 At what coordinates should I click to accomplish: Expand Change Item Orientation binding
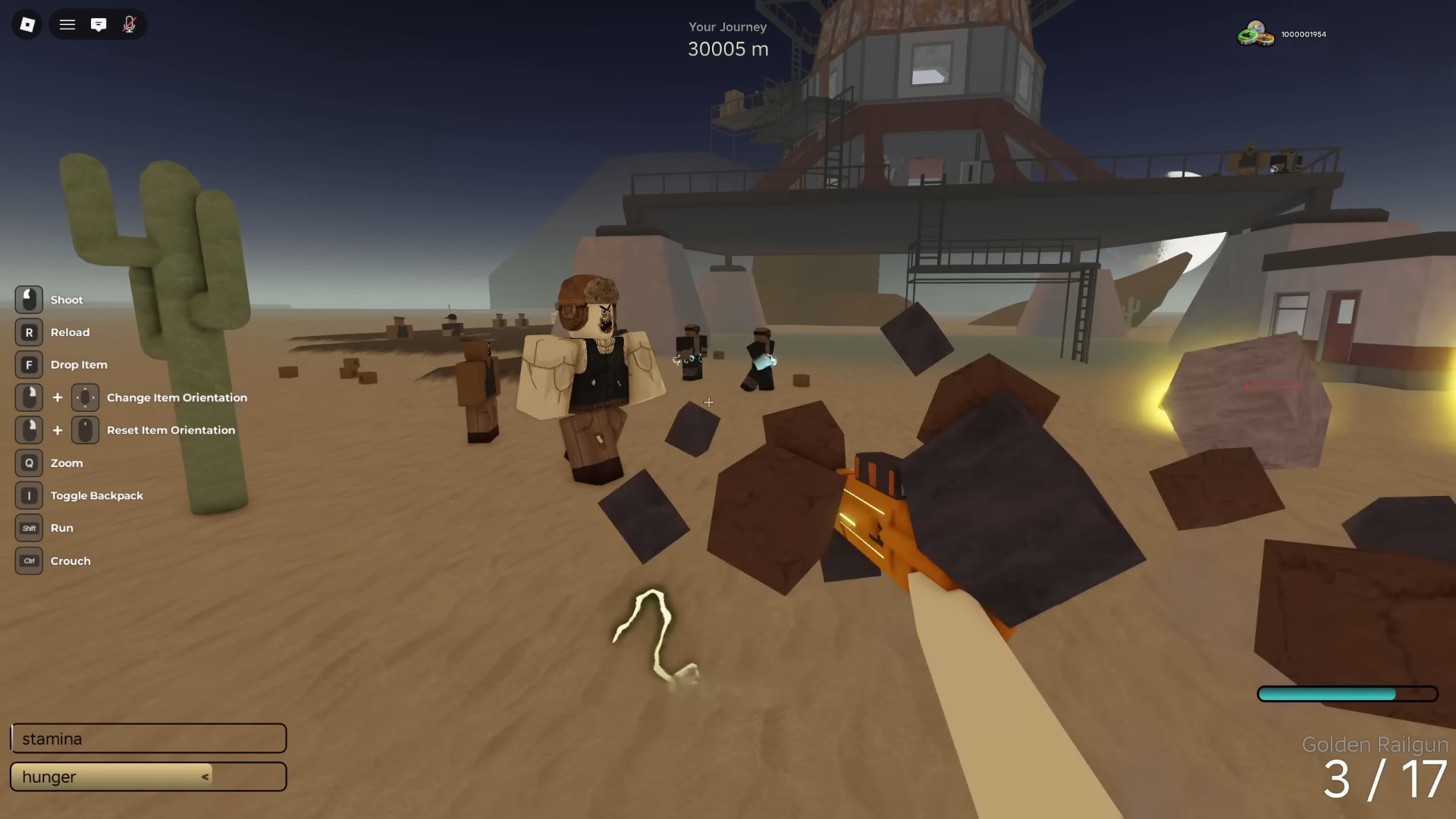tap(85, 397)
